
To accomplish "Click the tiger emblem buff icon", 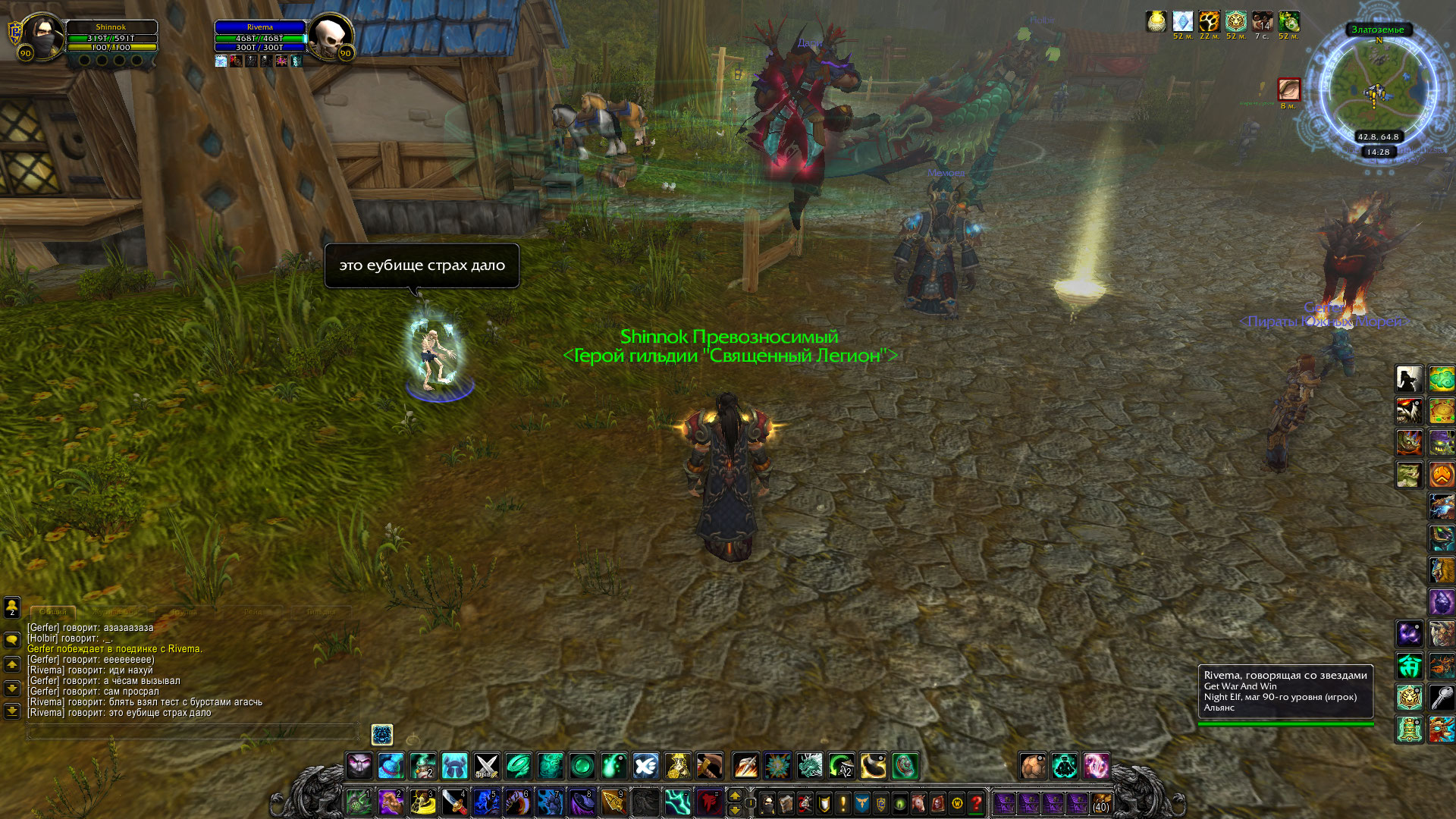I will [1235, 21].
